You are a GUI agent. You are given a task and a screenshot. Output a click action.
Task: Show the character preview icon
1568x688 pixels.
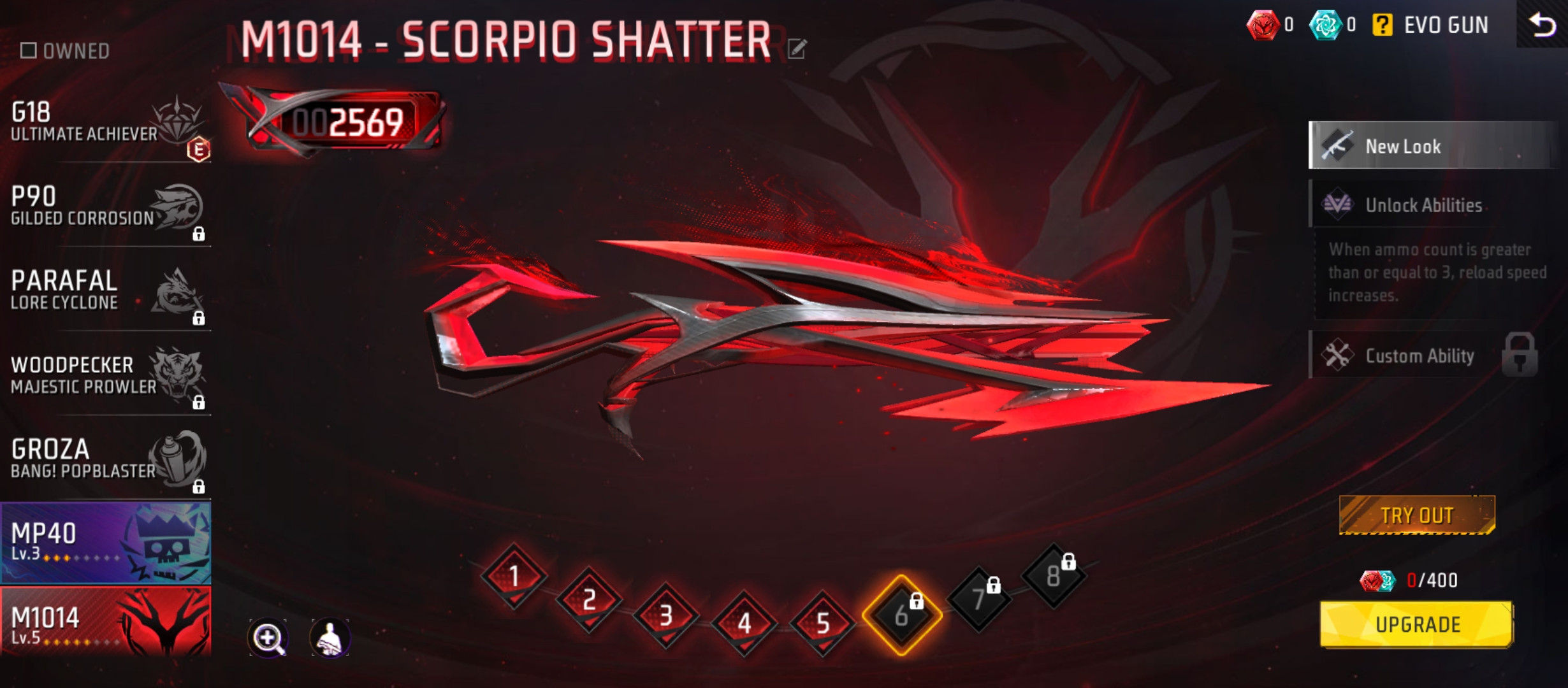coord(330,638)
